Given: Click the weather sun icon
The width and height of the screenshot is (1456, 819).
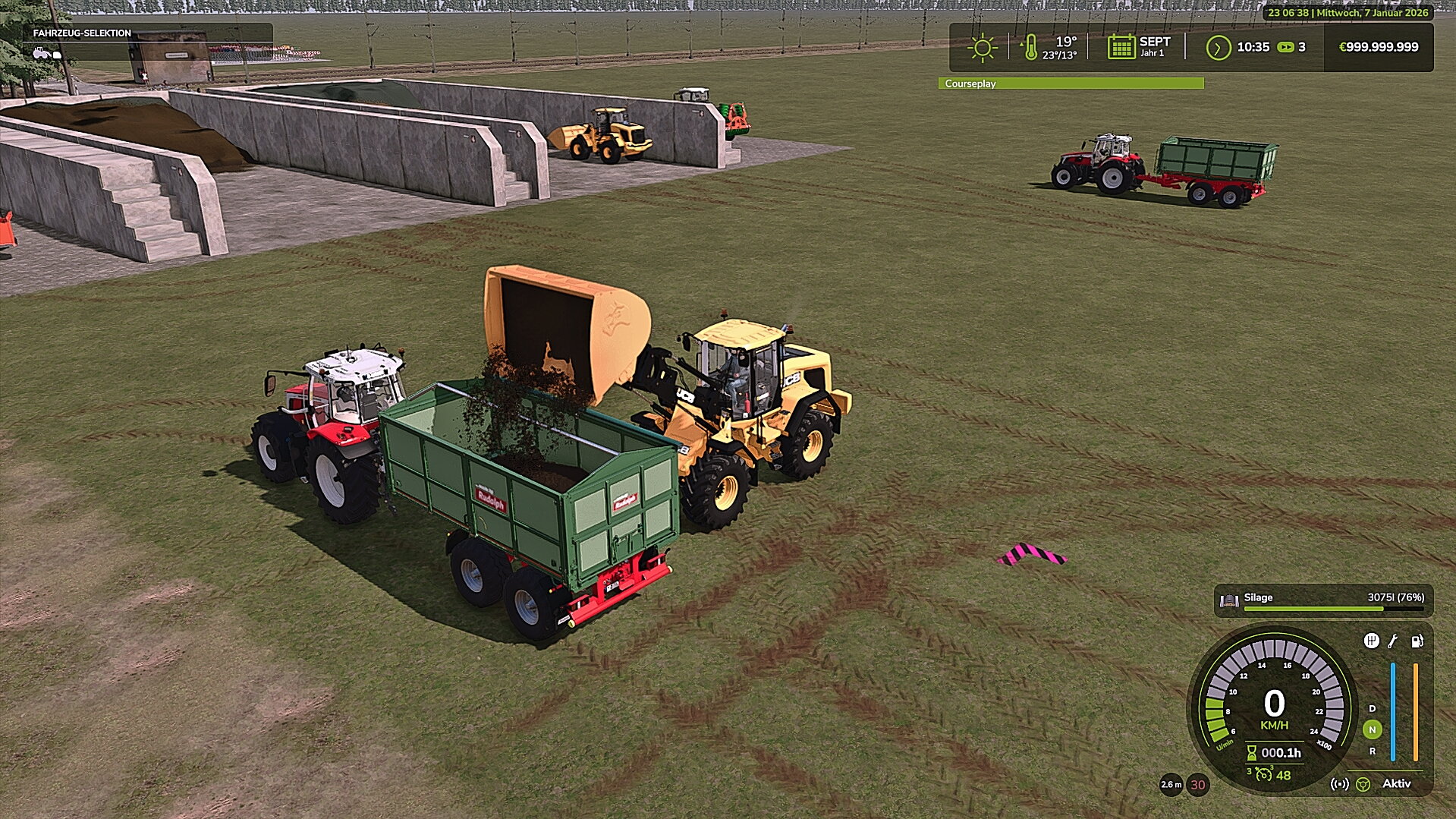Looking at the screenshot, I should coord(983,46).
